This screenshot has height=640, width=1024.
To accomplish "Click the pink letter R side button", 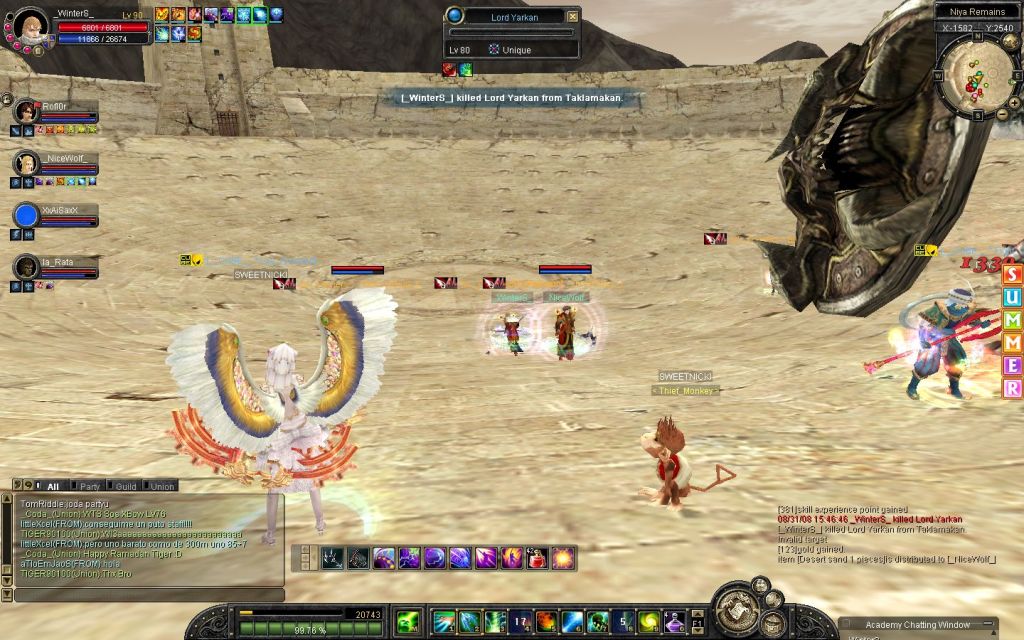I will pyautogui.click(x=1013, y=389).
